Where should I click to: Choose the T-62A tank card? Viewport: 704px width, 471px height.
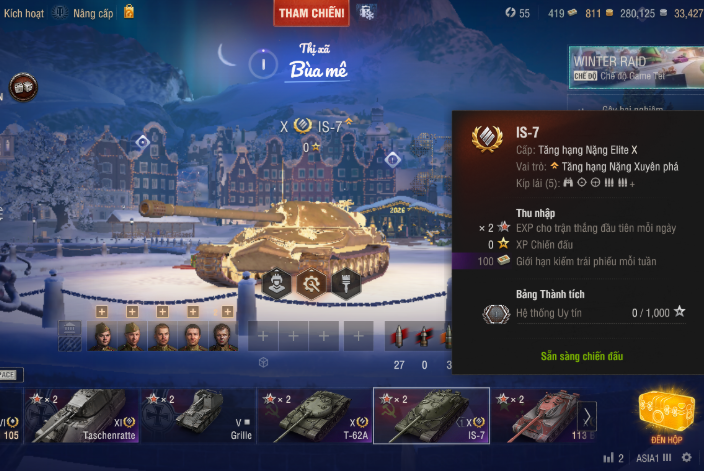tap(315, 415)
